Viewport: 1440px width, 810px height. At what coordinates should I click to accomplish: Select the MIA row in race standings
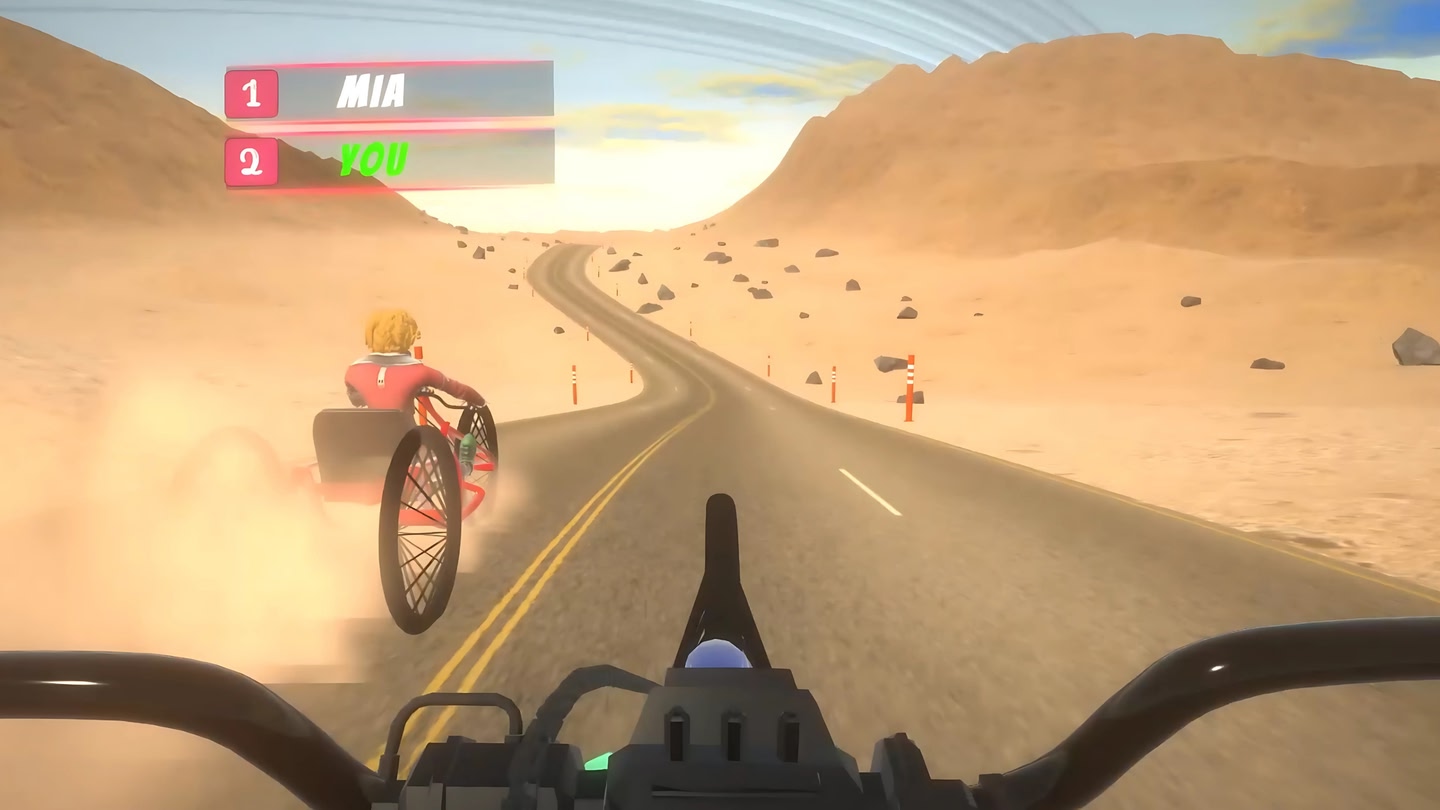(x=390, y=92)
